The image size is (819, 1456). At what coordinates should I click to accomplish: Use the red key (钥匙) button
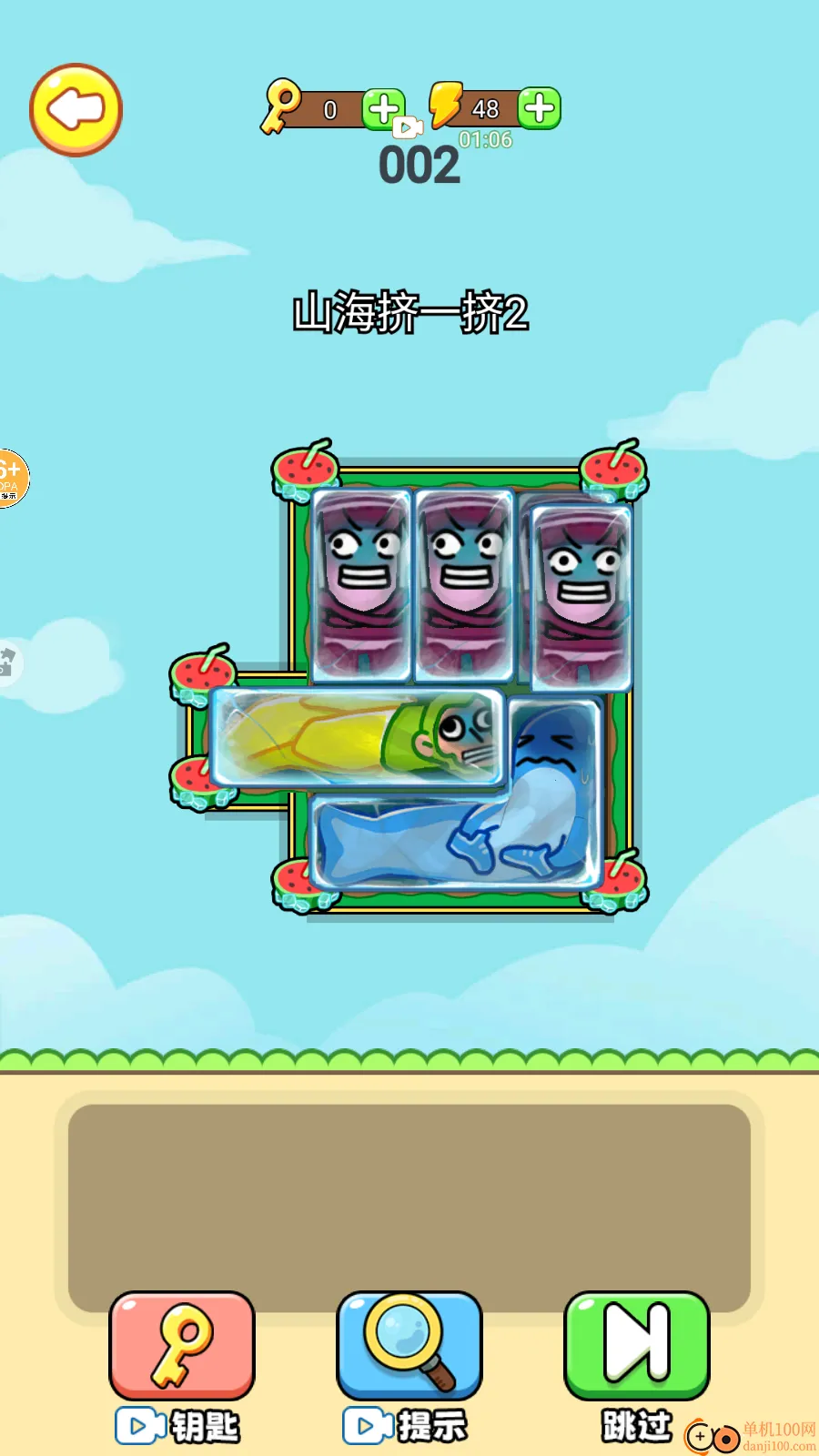182,1346
